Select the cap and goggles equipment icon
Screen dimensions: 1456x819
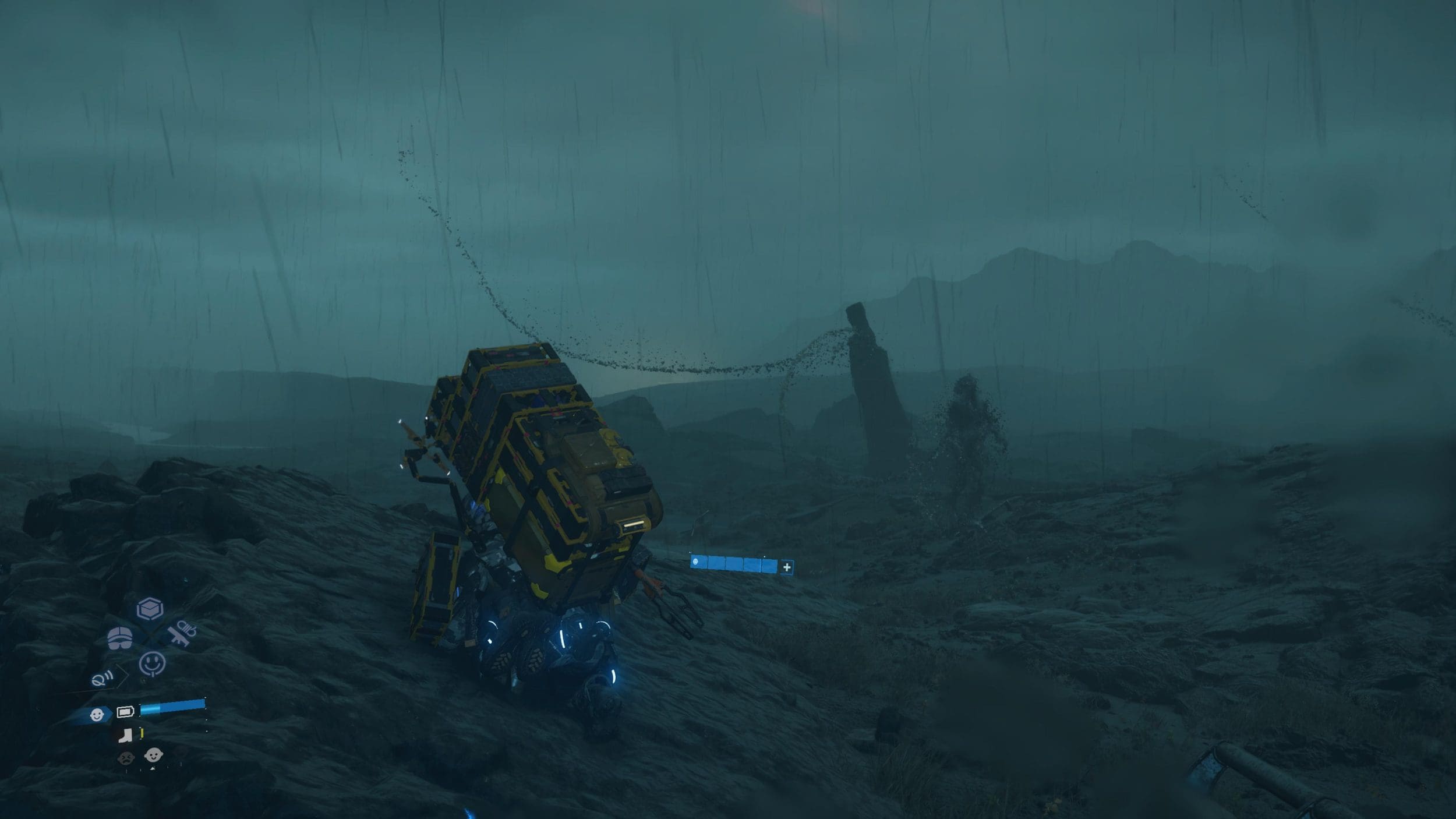coord(120,638)
